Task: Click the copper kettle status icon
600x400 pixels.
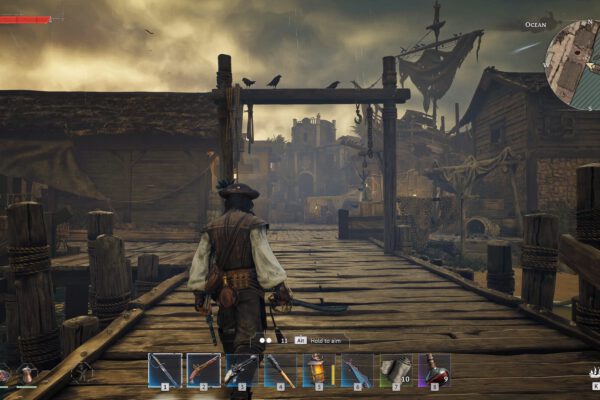Action: click(x=27, y=374)
